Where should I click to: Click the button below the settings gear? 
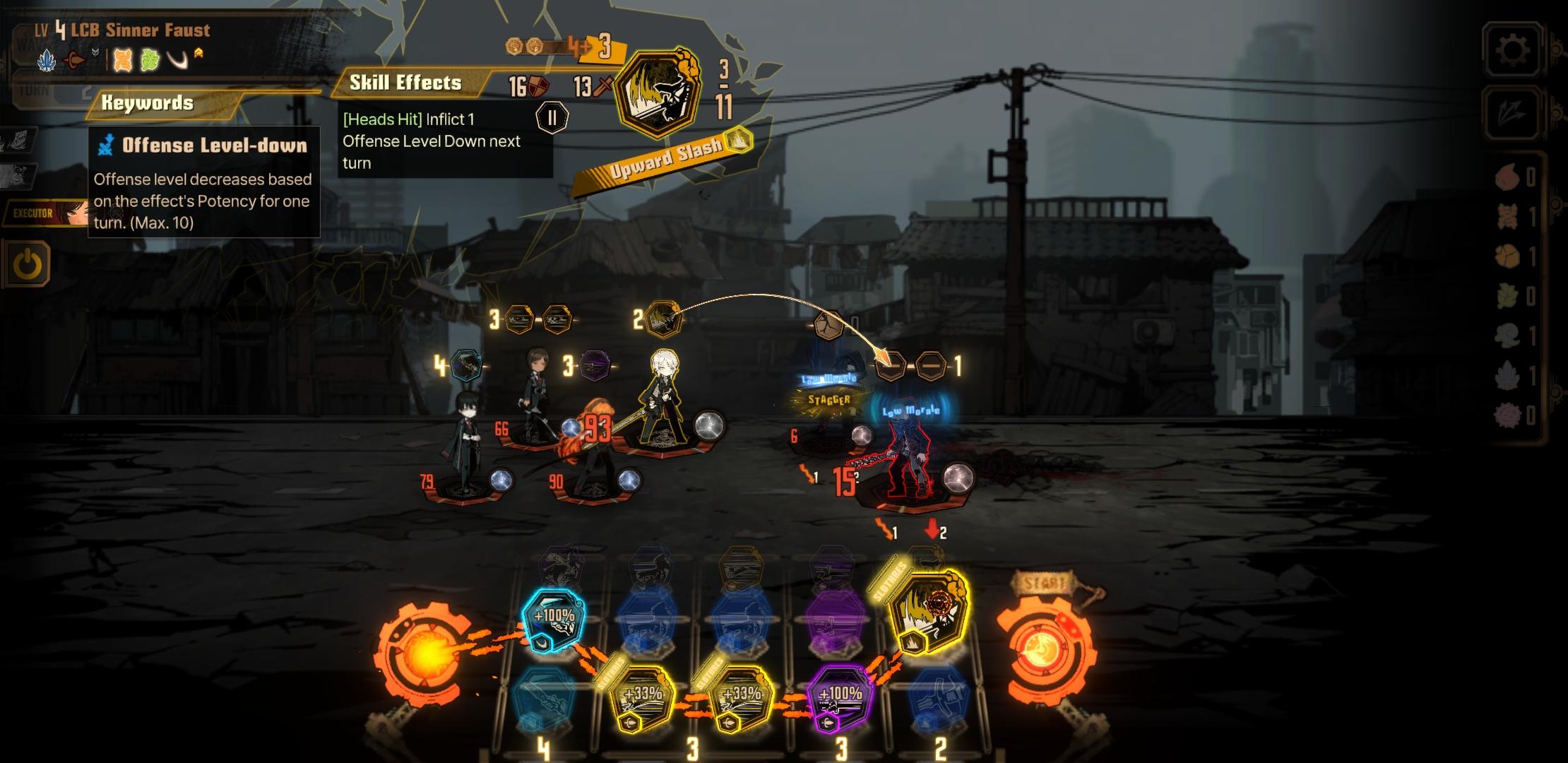tap(1513, 113)
